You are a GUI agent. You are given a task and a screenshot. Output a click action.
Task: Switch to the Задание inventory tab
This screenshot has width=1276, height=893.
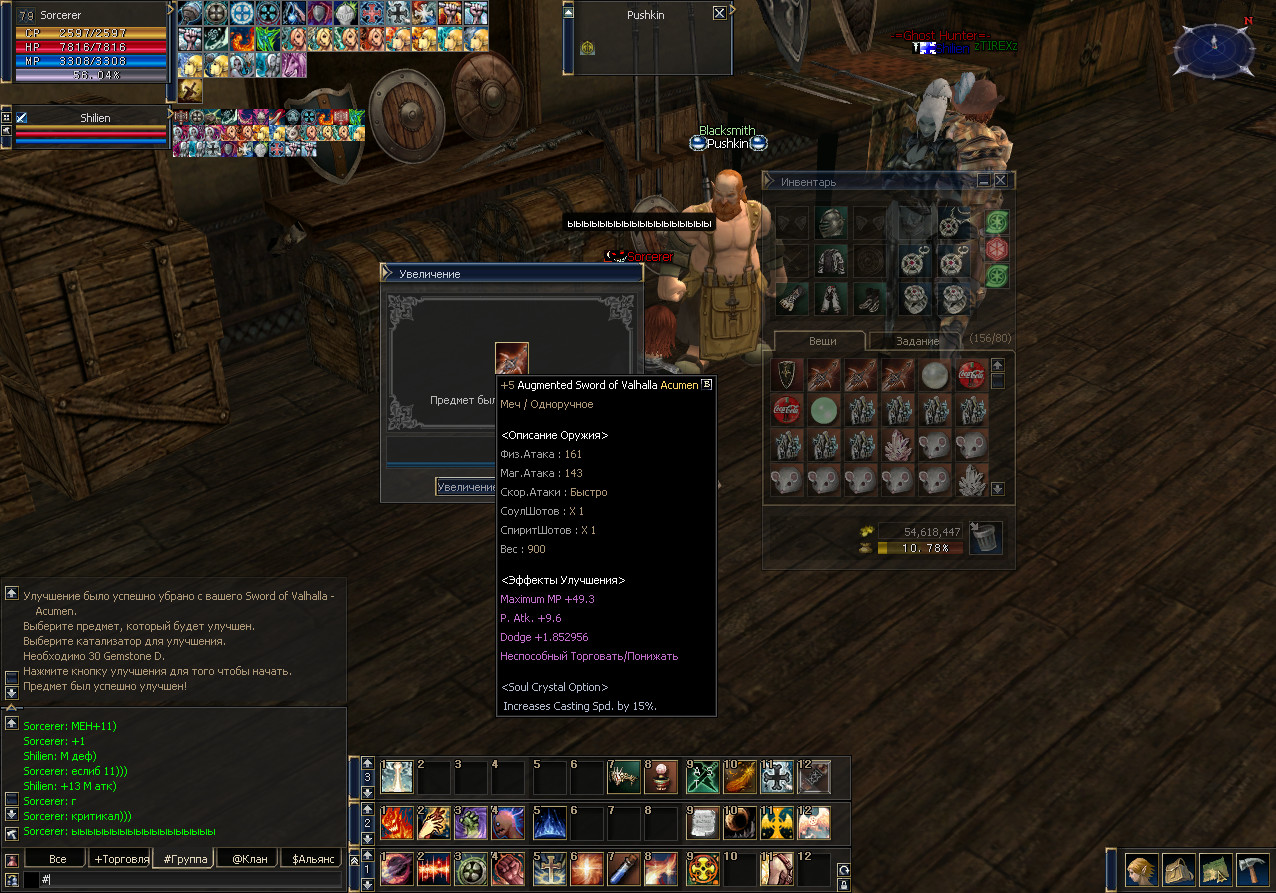[x=917, y=341]
